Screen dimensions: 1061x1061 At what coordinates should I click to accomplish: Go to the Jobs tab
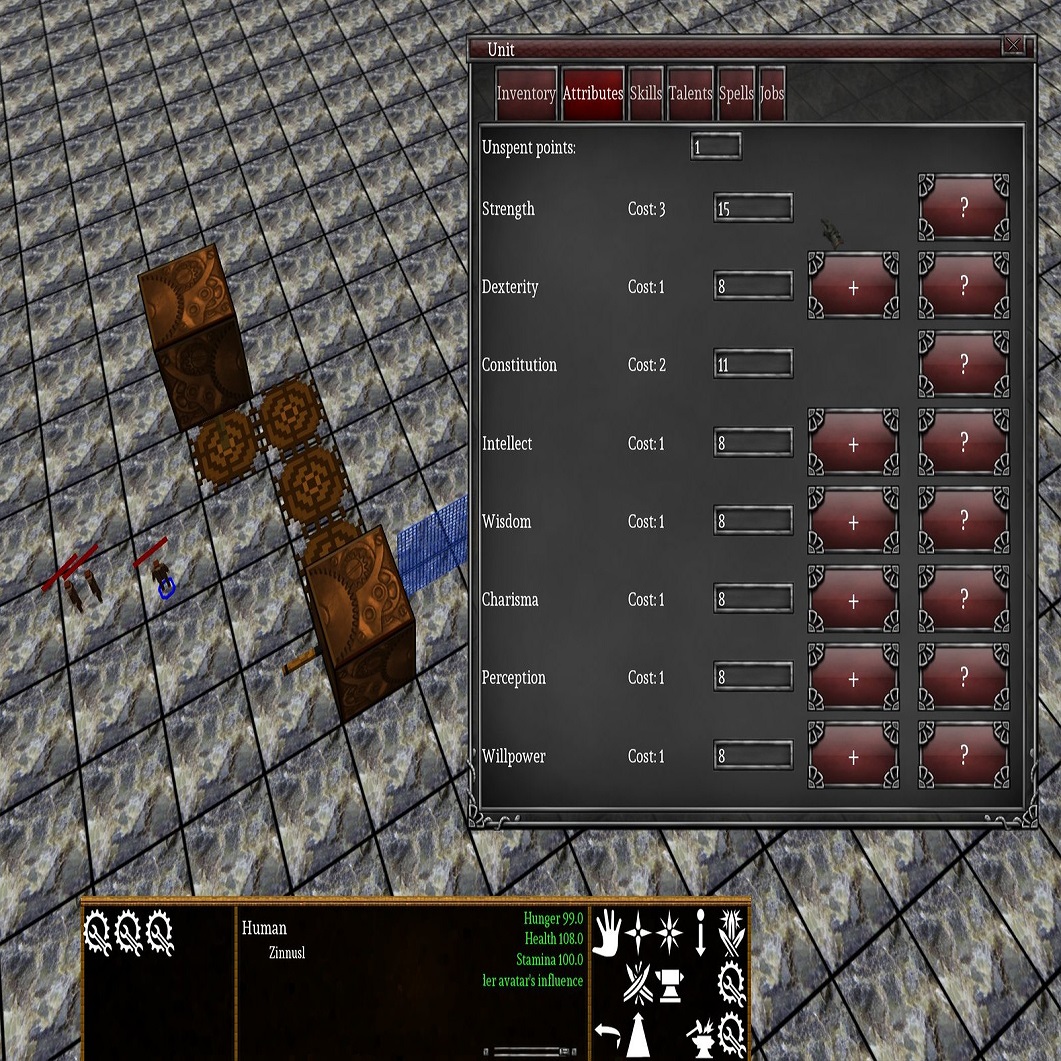coord(772,94)
